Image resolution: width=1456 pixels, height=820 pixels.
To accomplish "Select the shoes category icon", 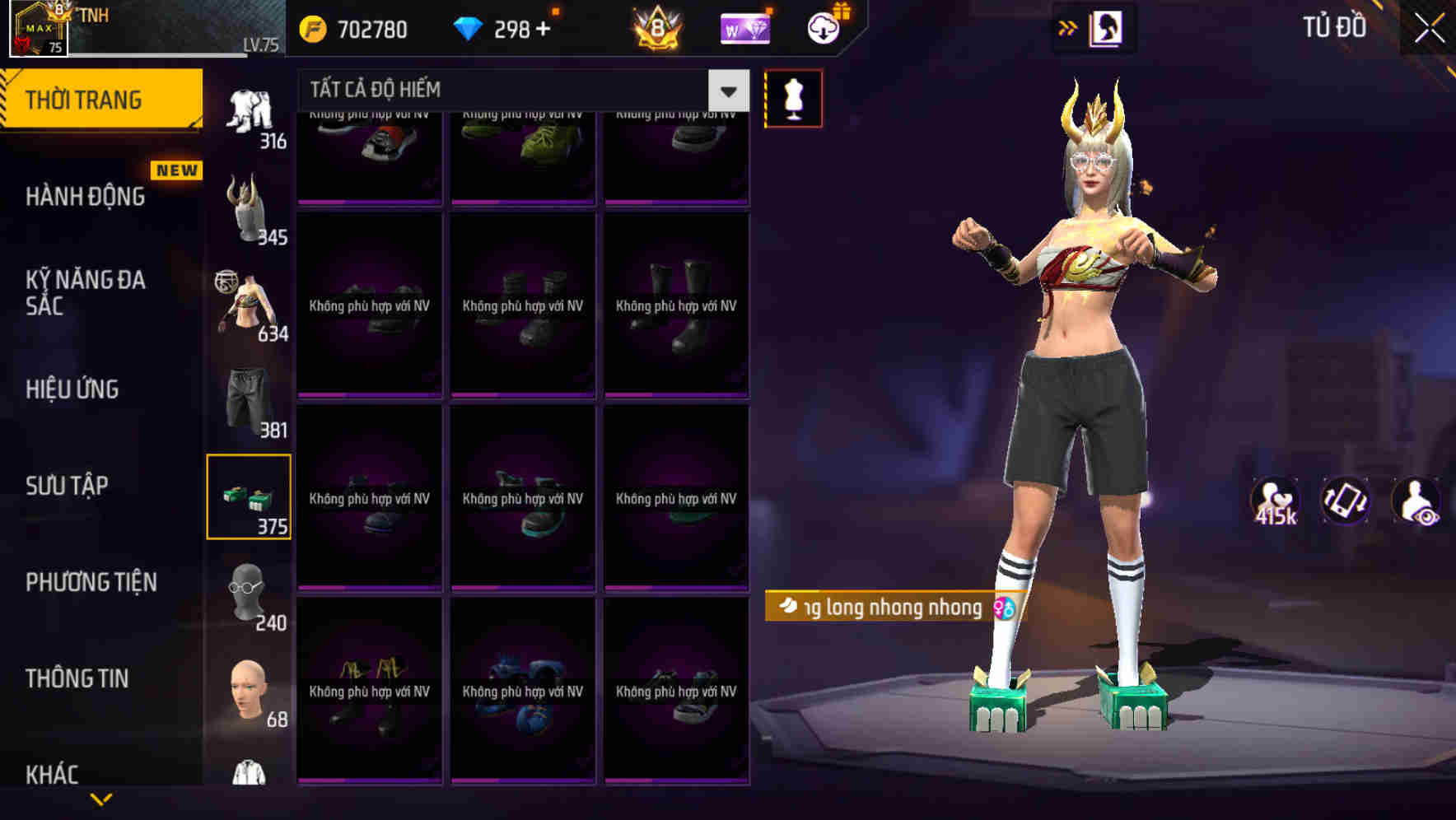I will click(x=248, y=498).
